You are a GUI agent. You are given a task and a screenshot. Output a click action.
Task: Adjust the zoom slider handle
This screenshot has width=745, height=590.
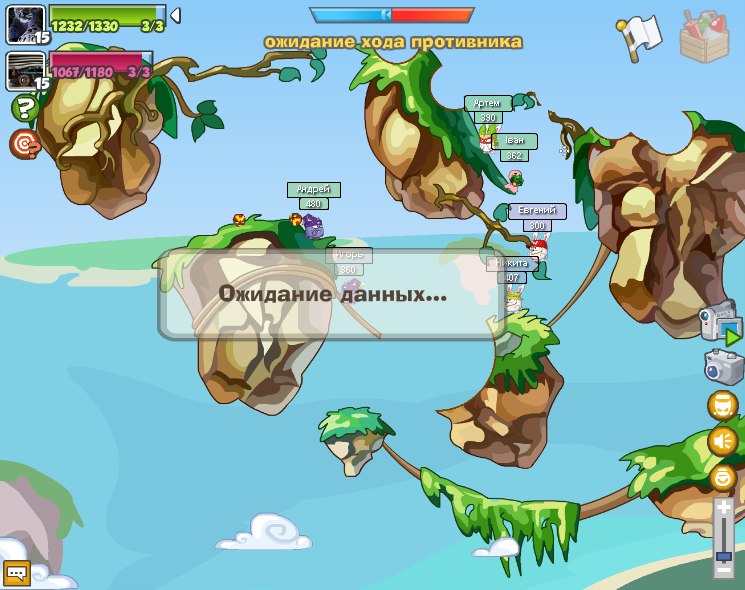(x=724, y=555)
